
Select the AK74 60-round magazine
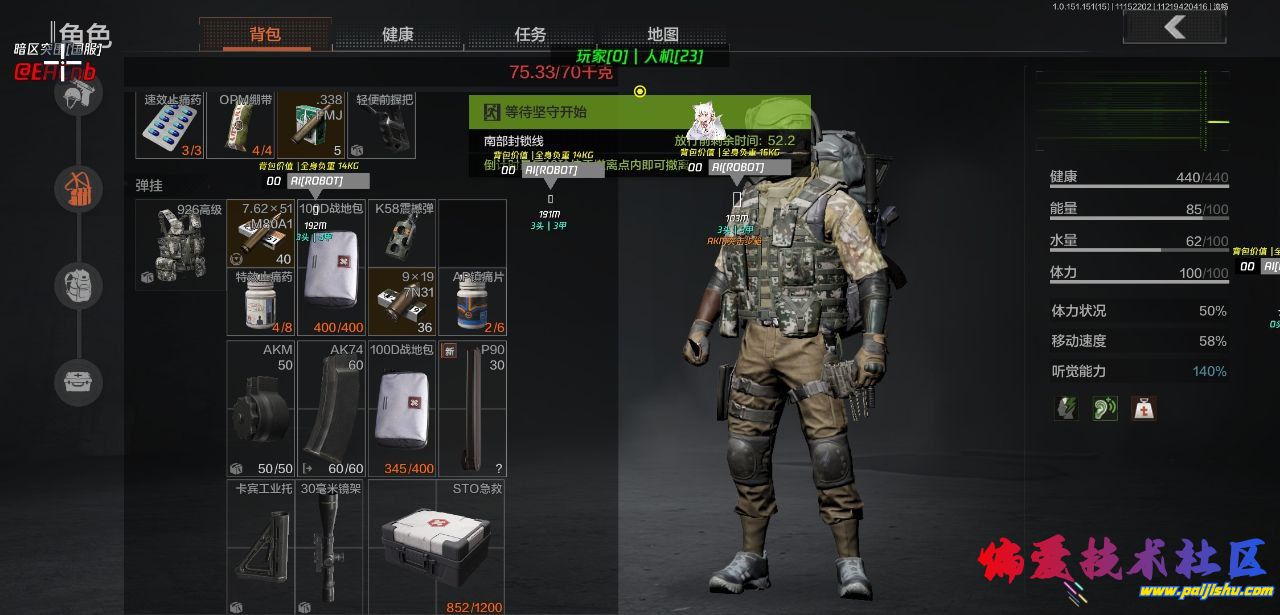pyautogui.click(x=330, y=410)
